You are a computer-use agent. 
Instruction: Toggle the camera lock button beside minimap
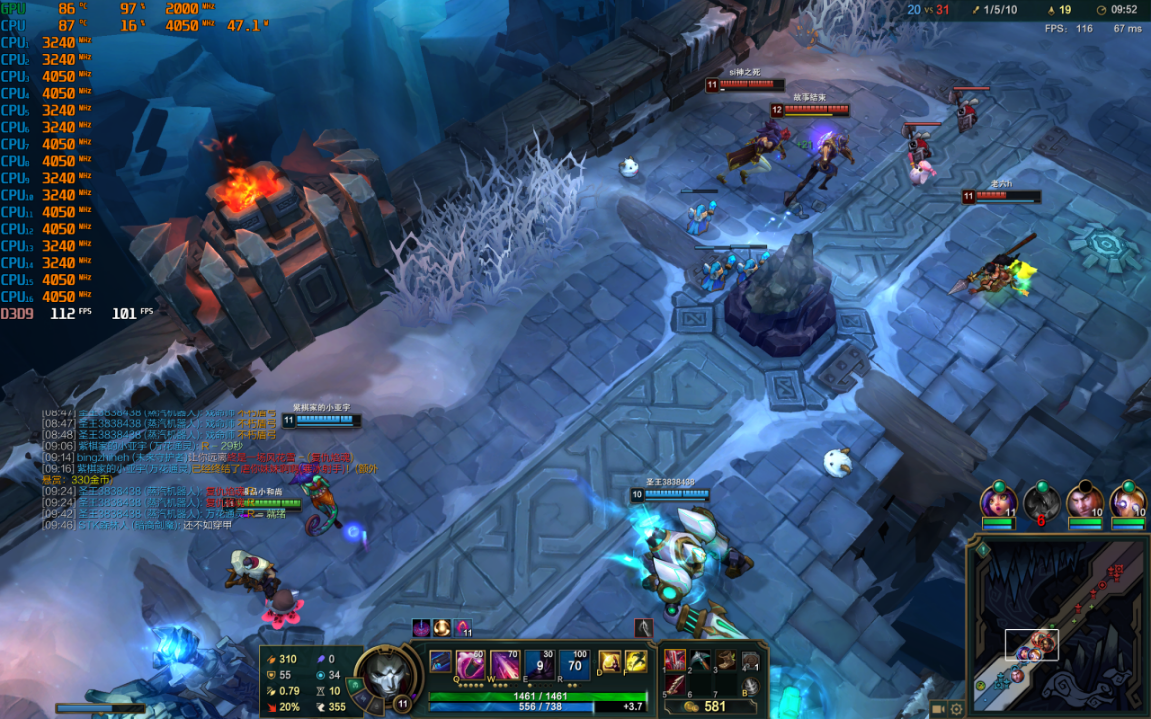939,709
